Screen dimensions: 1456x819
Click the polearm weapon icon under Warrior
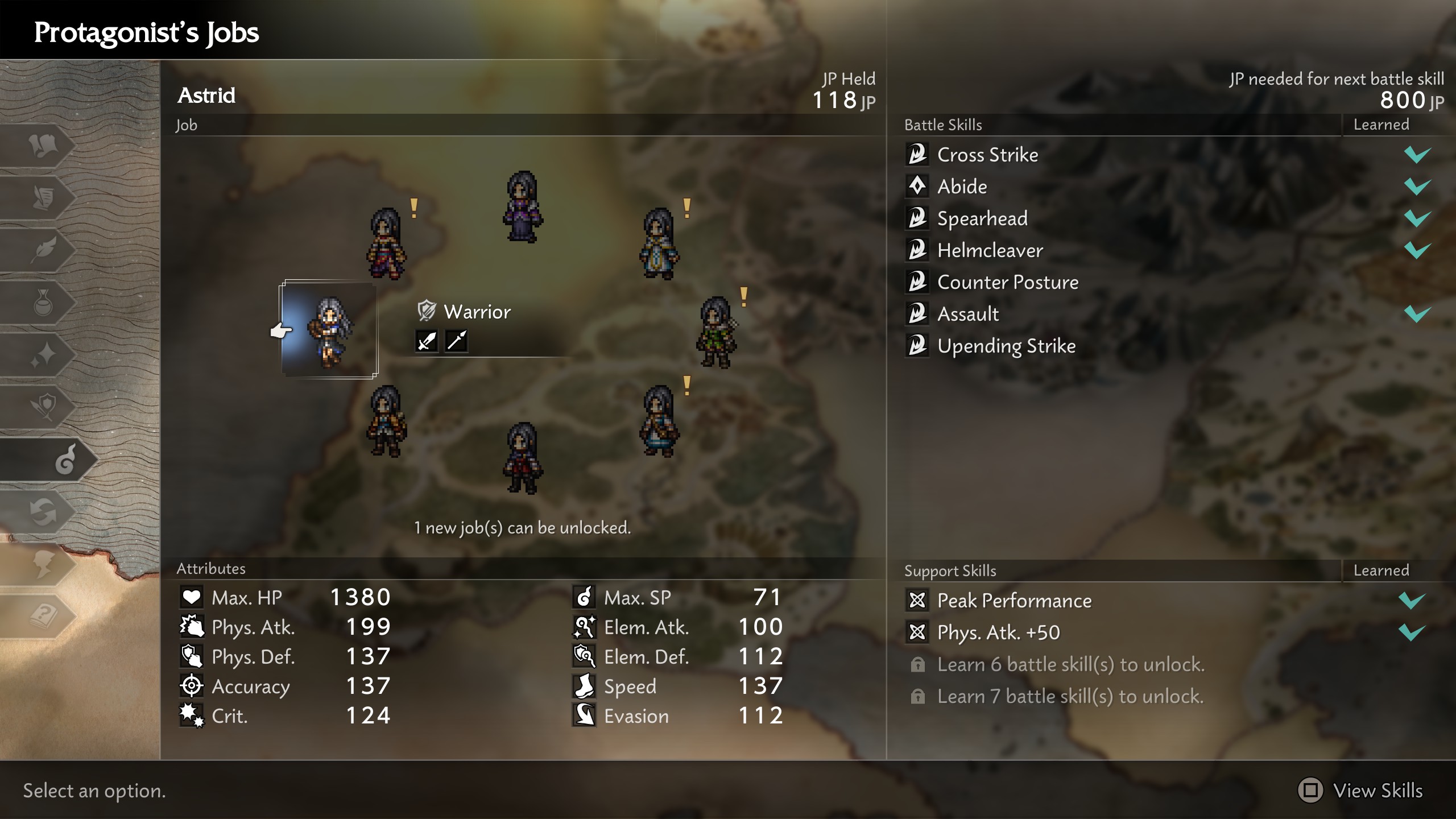click(458, 341)
